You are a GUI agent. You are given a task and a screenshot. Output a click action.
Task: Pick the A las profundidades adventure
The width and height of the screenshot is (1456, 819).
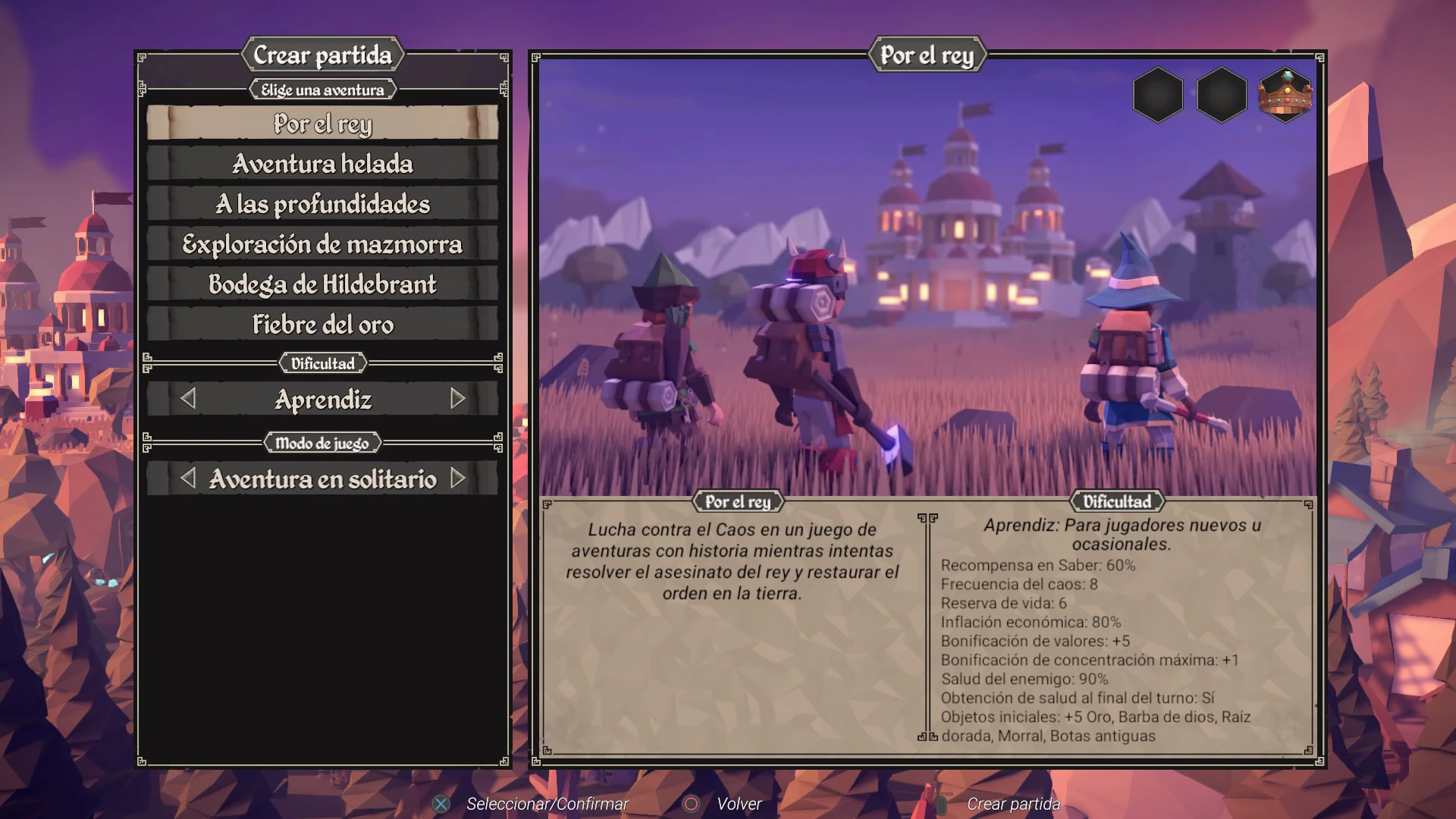point(322,204)
